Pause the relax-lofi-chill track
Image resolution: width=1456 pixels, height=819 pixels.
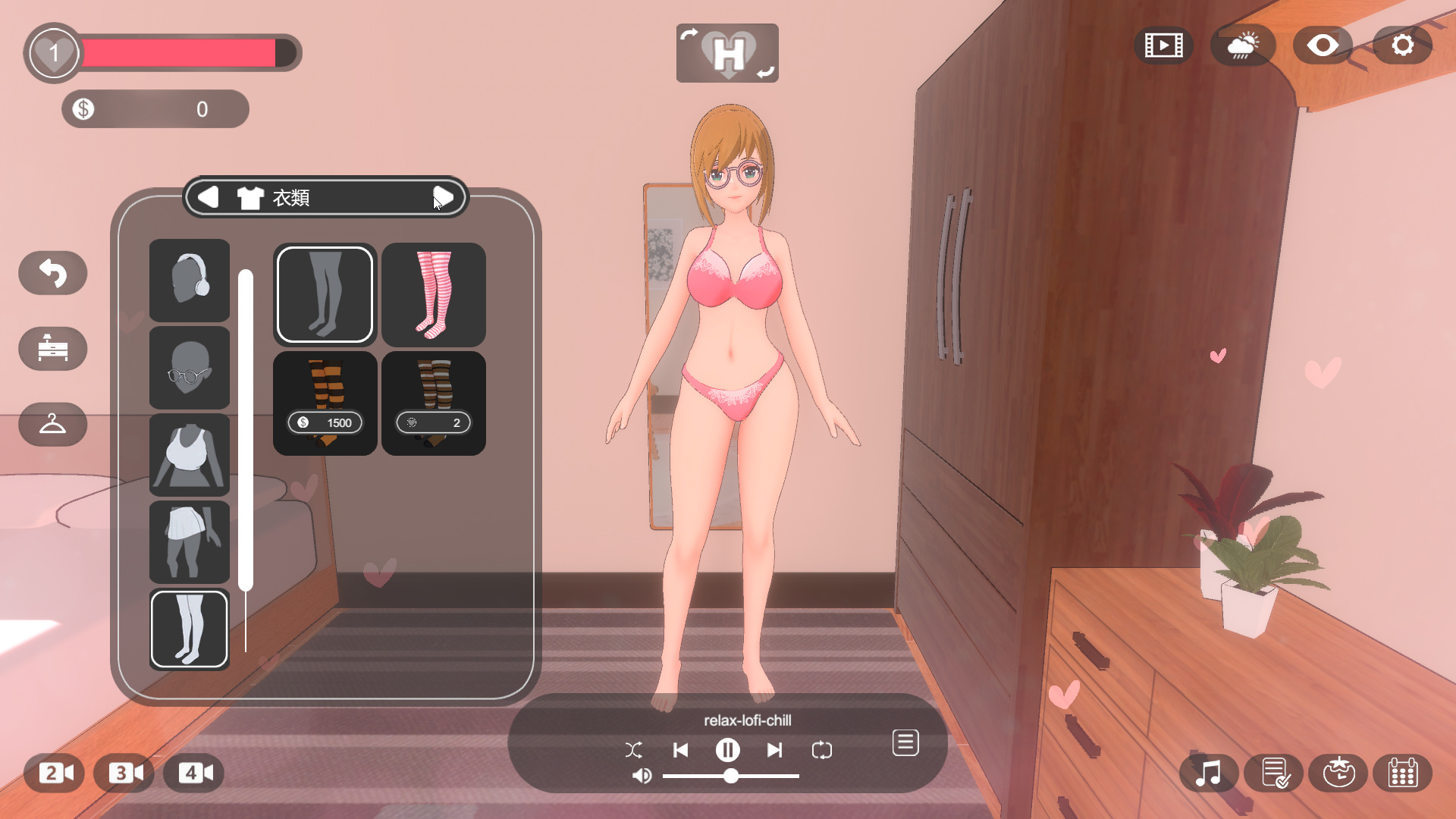point(727,750)
